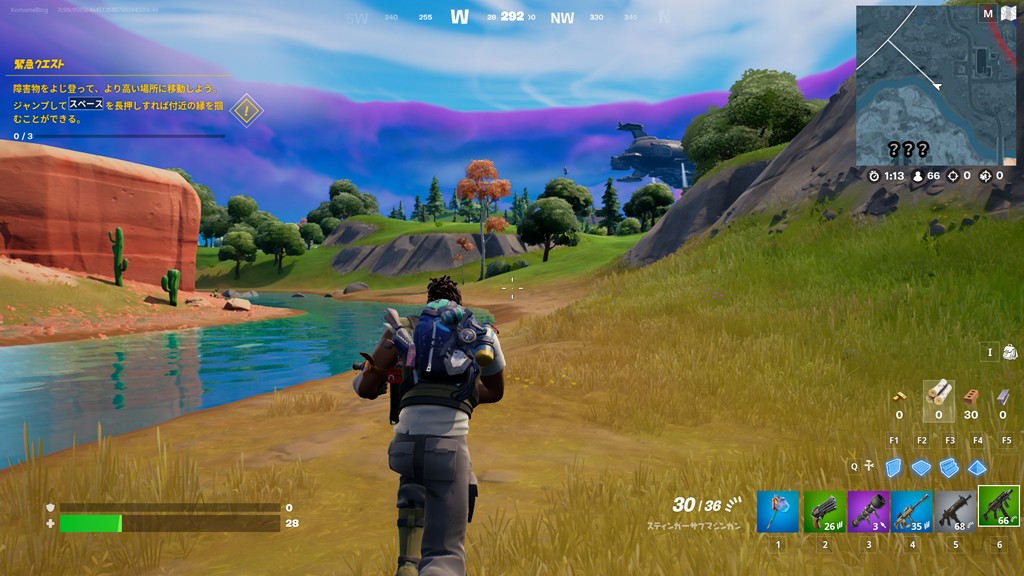Select the green Stinger SMG slot

click(998, 507)
